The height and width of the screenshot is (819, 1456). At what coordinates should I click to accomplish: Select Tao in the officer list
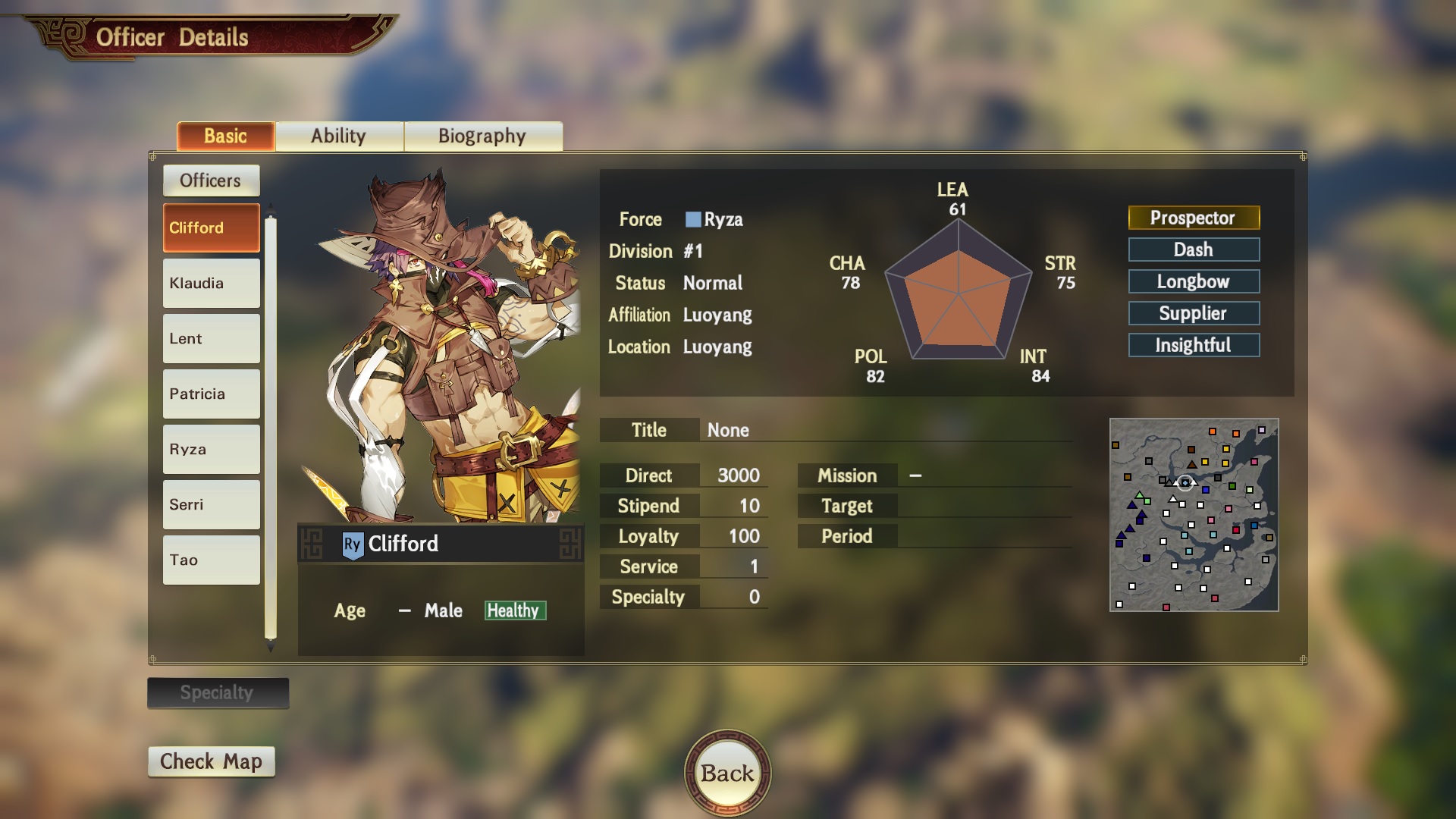(211, 560)
